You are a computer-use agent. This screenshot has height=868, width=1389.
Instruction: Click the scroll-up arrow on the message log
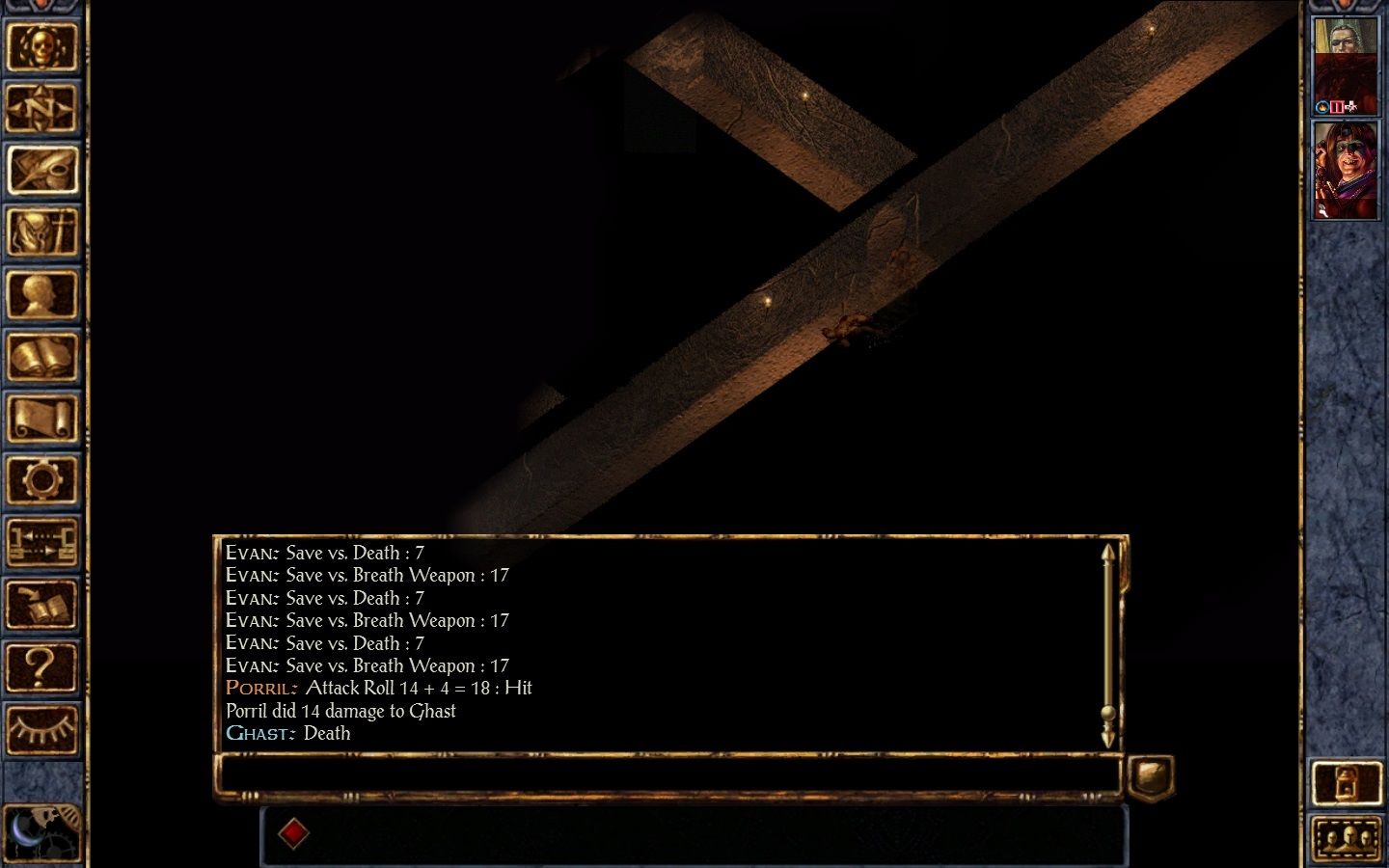[1108, 553]
